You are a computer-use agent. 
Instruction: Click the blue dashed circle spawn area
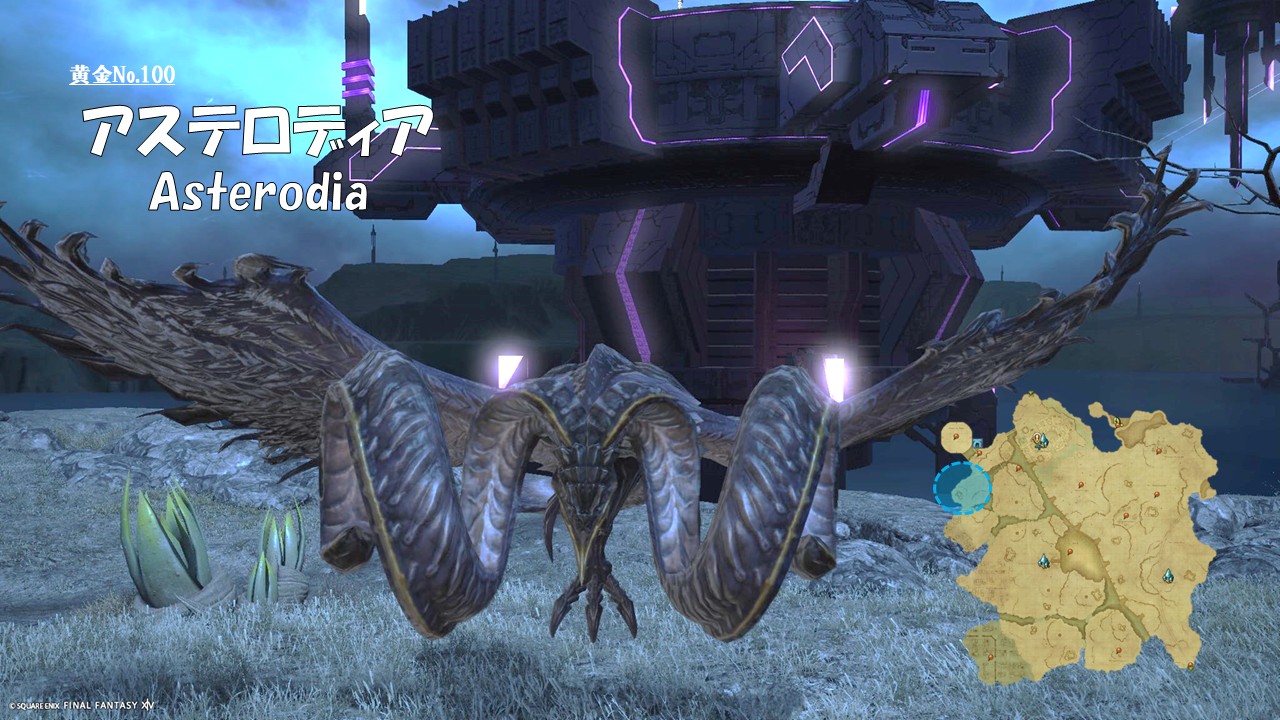coord(962,488)
